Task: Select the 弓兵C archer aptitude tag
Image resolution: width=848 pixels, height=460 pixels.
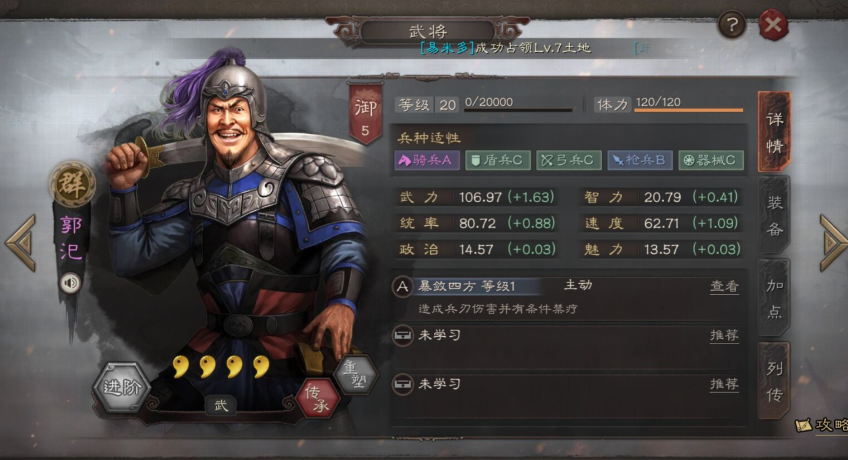Action: pos(568,160)
